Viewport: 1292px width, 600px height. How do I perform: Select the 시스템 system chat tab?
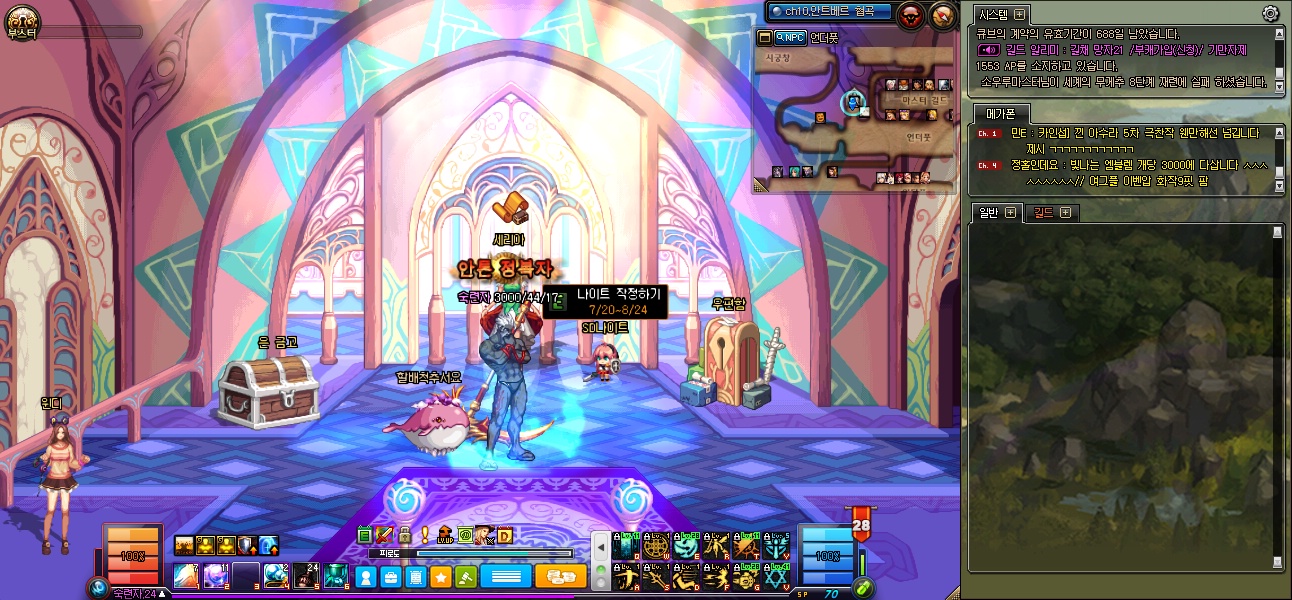pos(992,14)
